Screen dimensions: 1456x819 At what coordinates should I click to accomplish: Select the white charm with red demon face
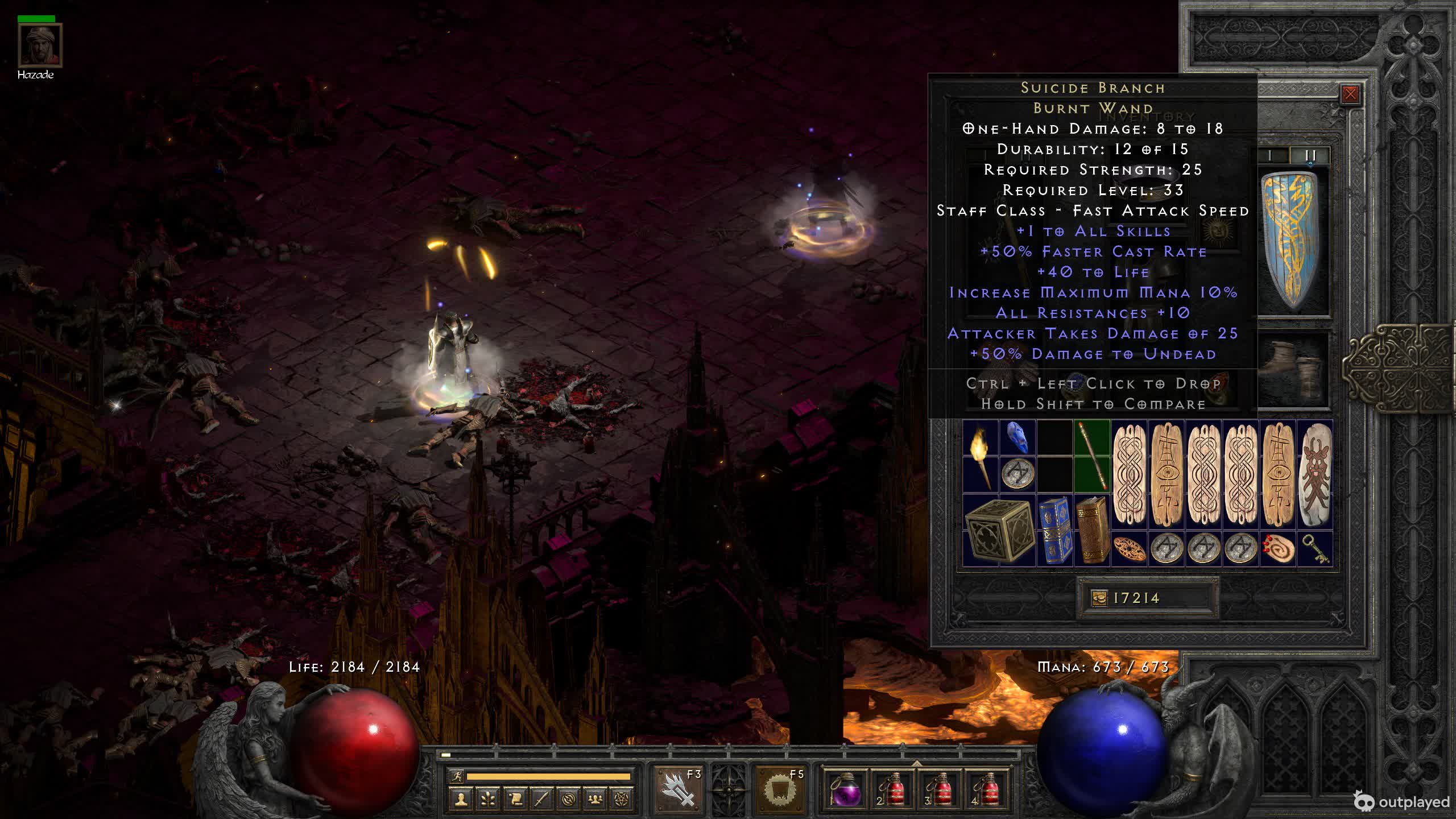coord(1315,474)
